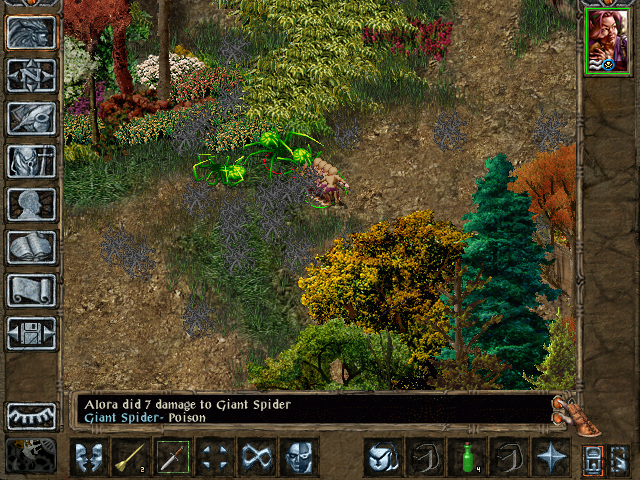This screenshot has height=480, width=640.
Task: Open the inventory screen
Action: (x=31, y=161)
